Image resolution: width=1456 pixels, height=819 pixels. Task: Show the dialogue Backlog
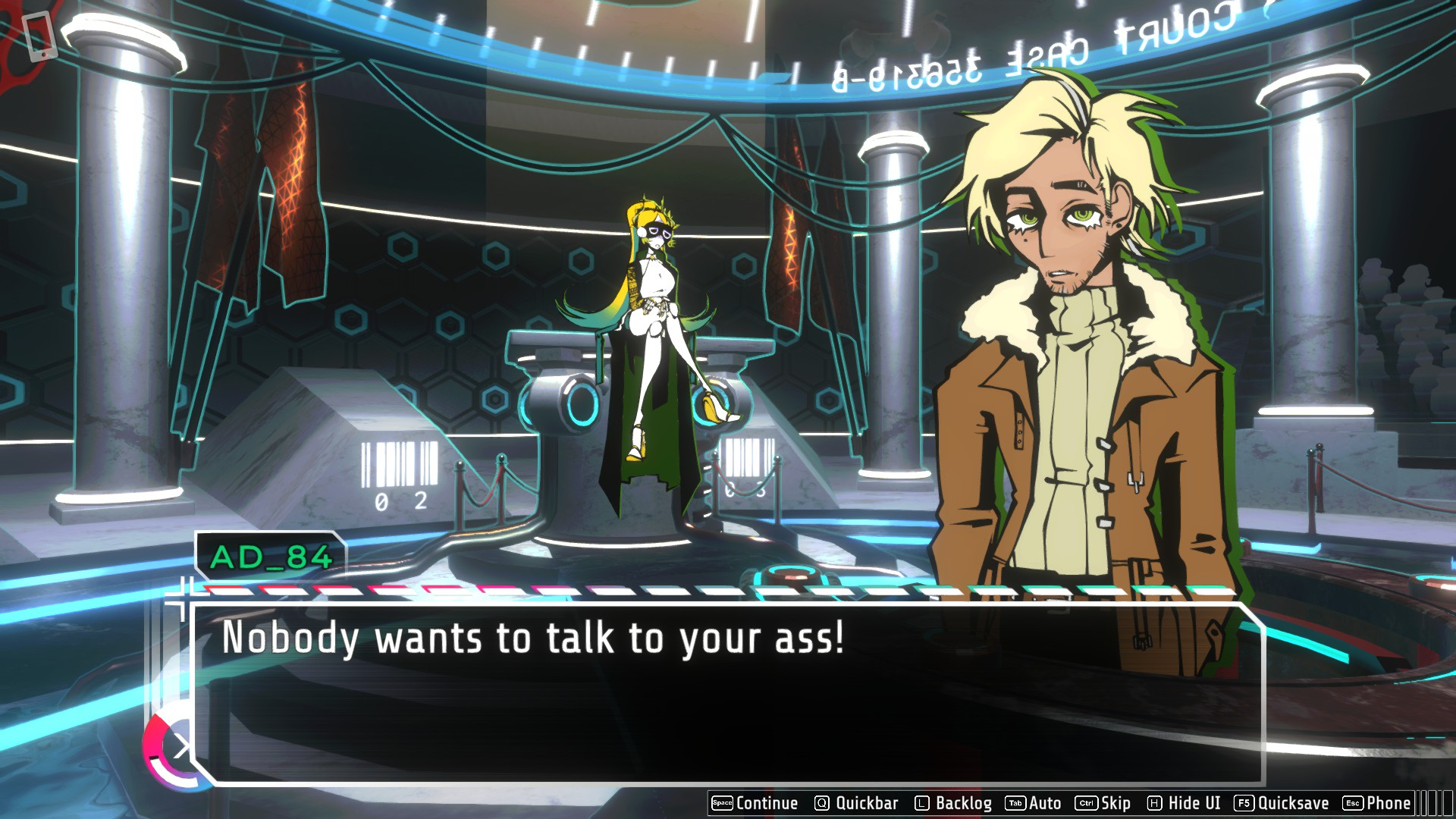pos(953,803)
